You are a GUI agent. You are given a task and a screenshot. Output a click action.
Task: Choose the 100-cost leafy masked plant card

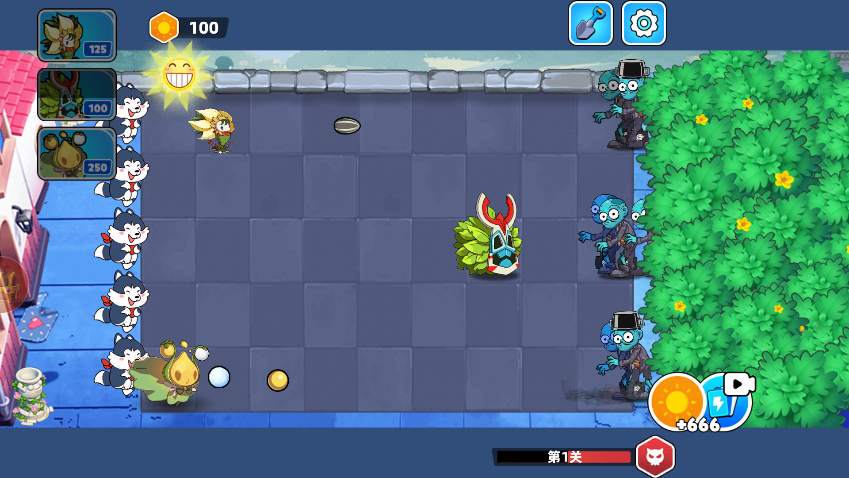click(x=77, y=94)
